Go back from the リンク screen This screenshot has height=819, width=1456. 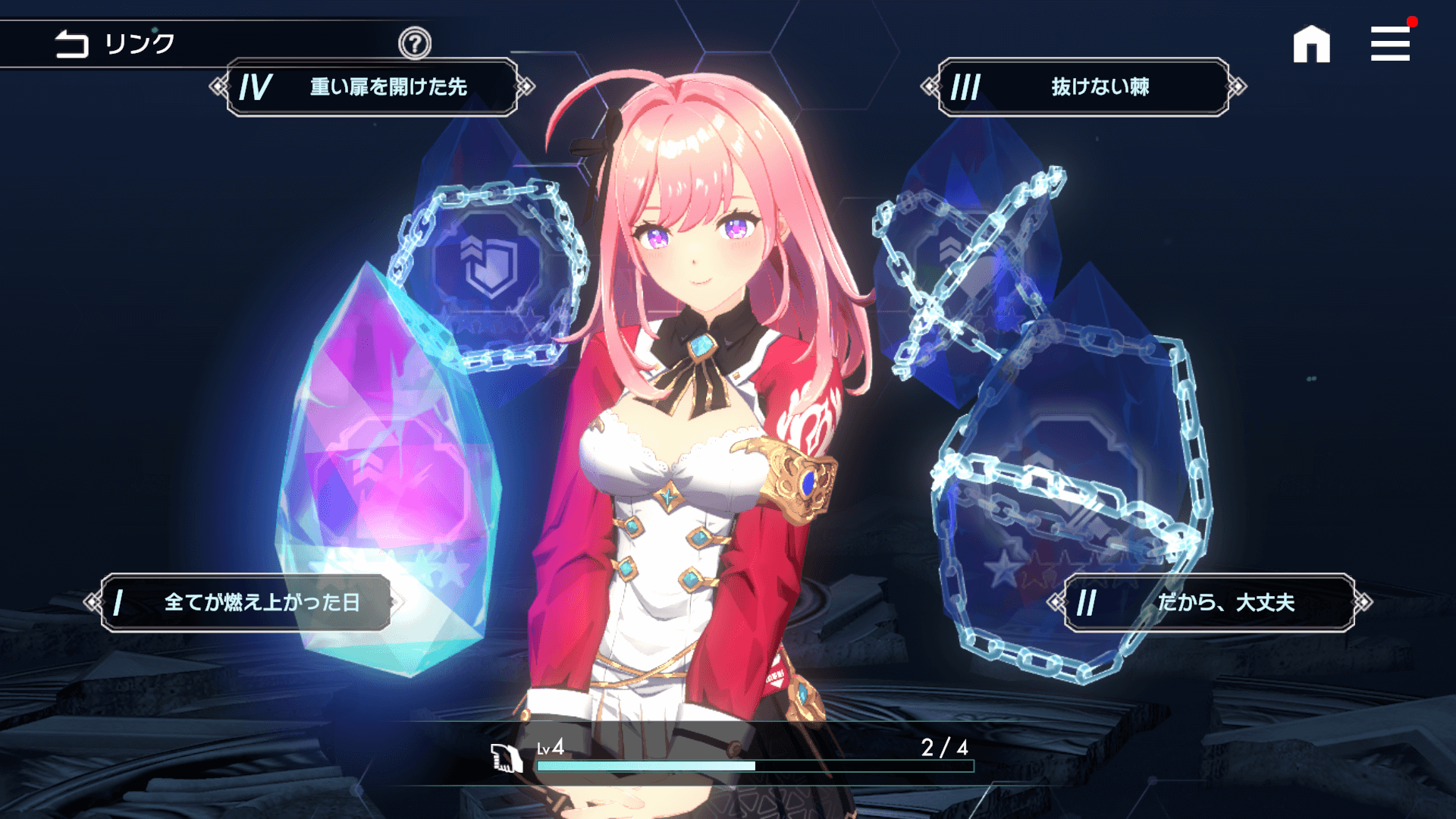72,44
